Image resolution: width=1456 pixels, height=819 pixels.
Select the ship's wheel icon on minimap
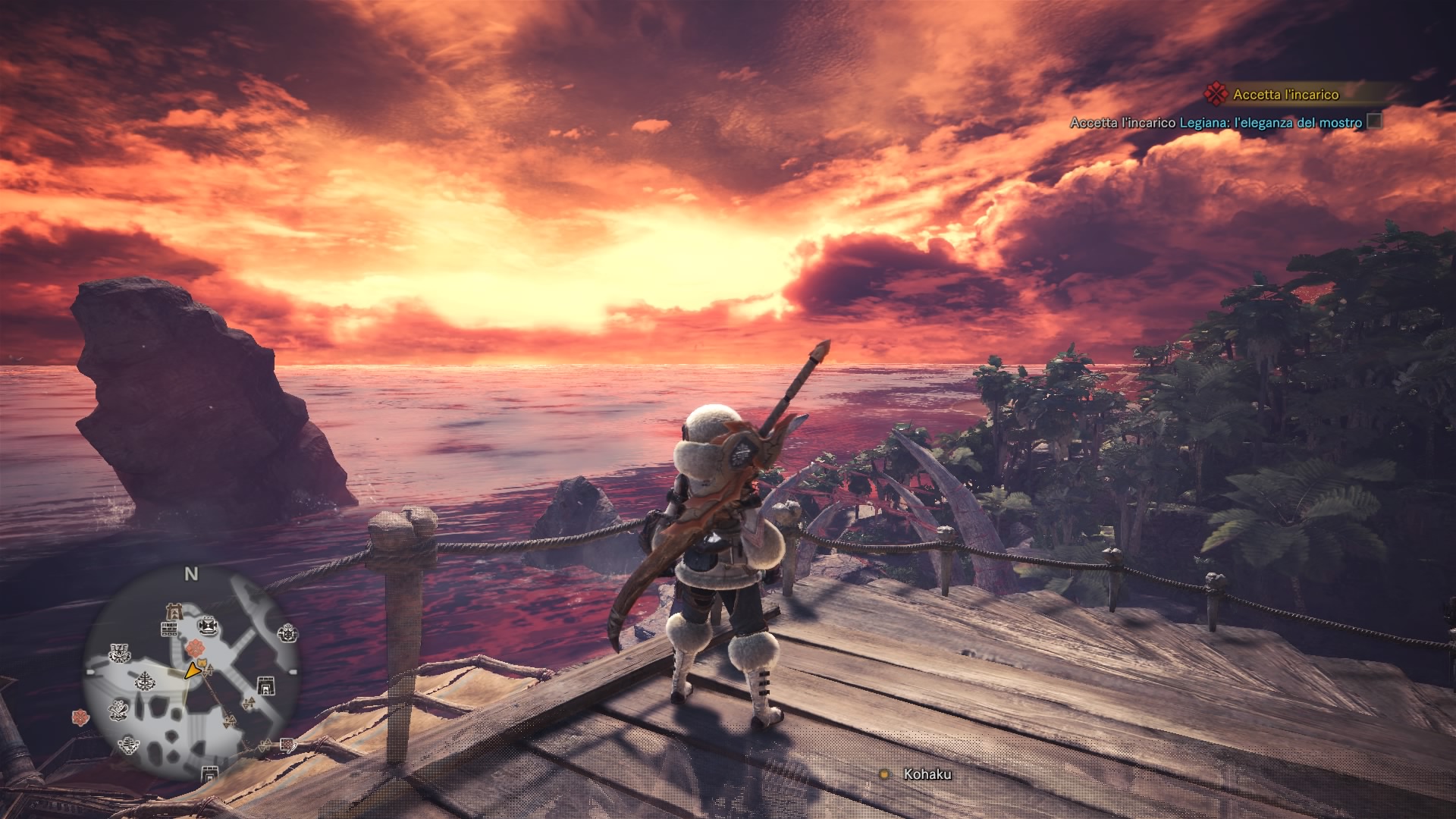coord(287,632)
